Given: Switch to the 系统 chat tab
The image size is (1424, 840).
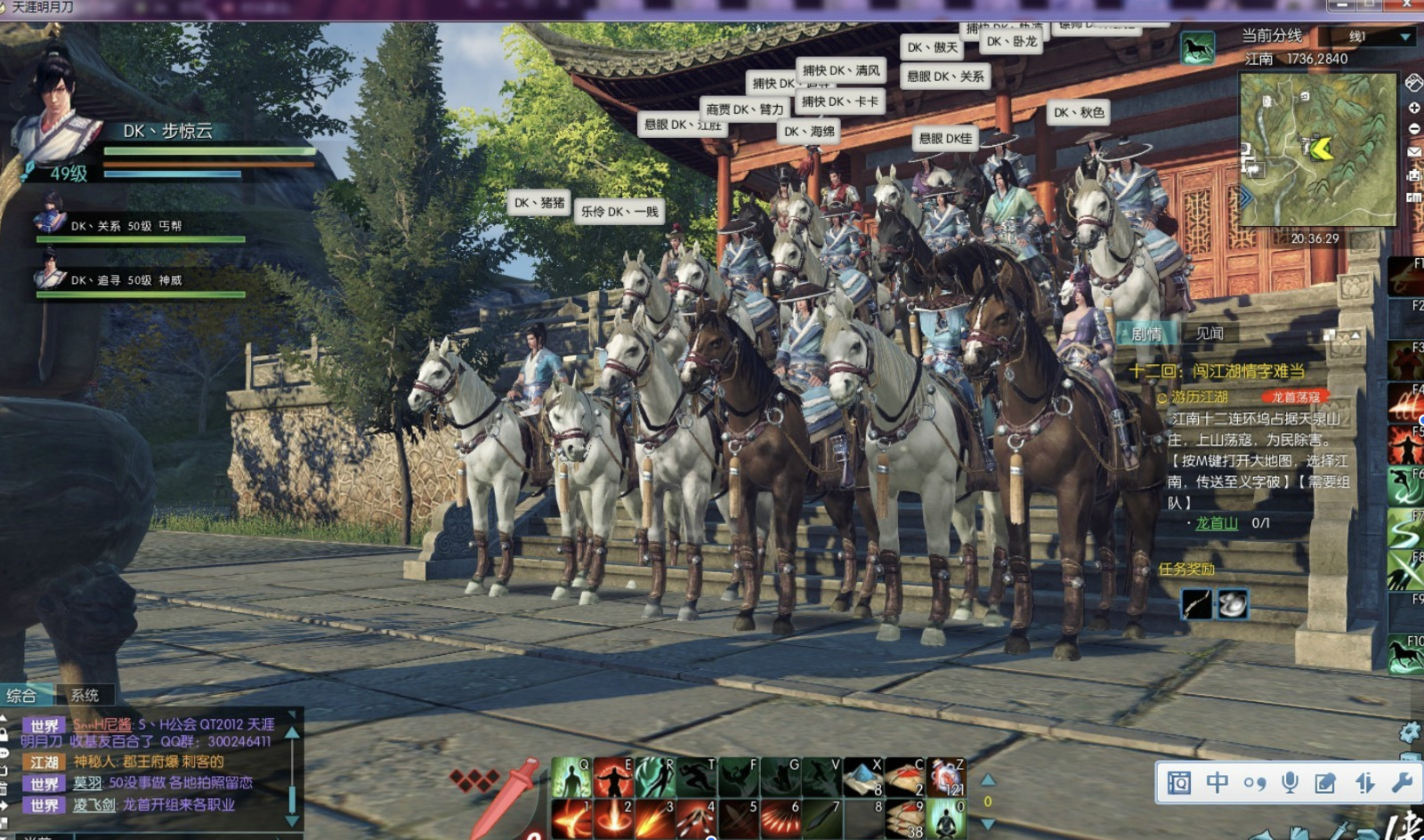Looking at the screenshot, I should 85,695.
